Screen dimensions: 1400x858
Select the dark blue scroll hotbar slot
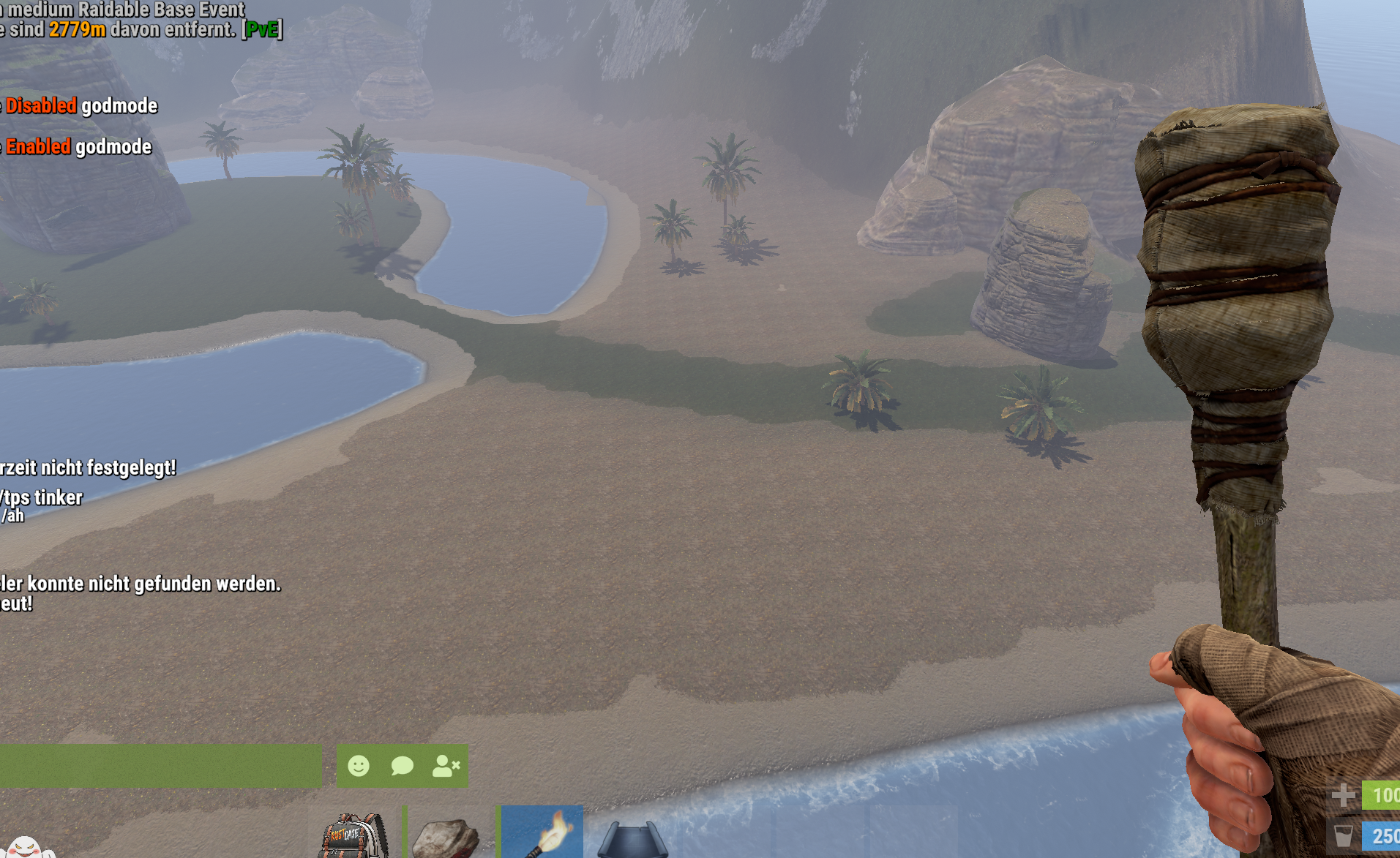(633, 838)
